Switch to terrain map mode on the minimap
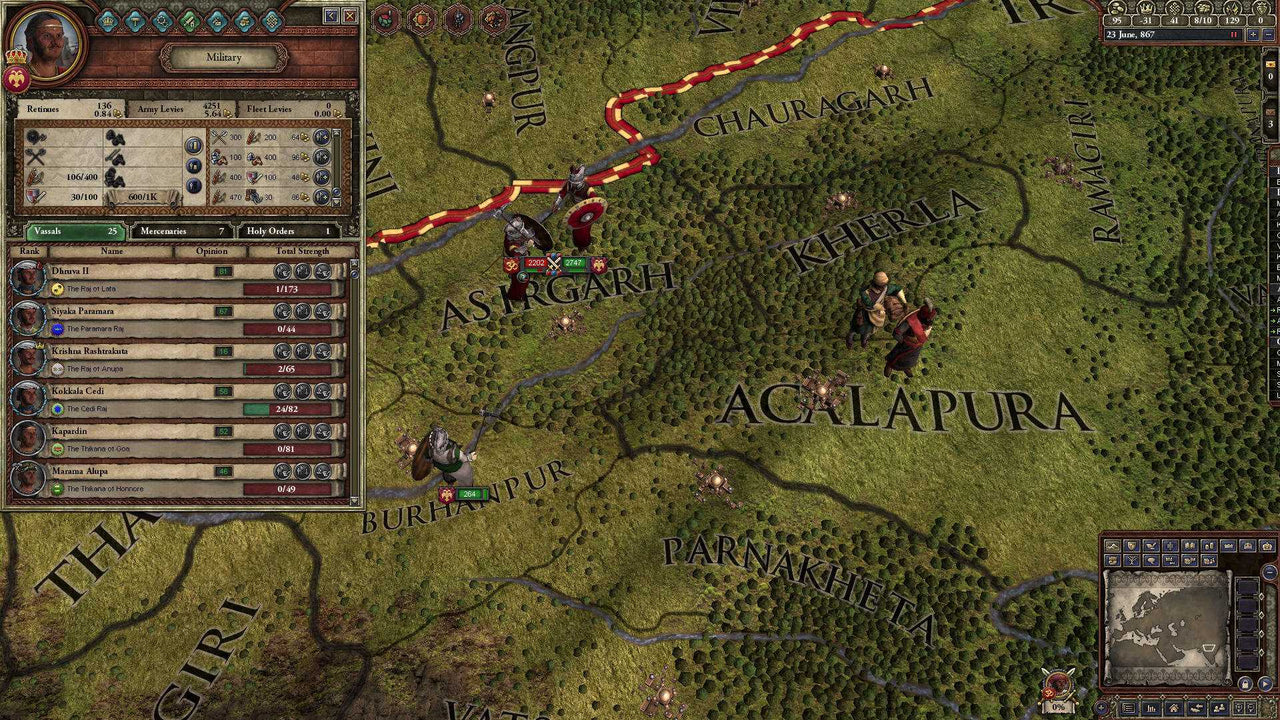Screen dimensions: 1280x720 point(1113,546)
